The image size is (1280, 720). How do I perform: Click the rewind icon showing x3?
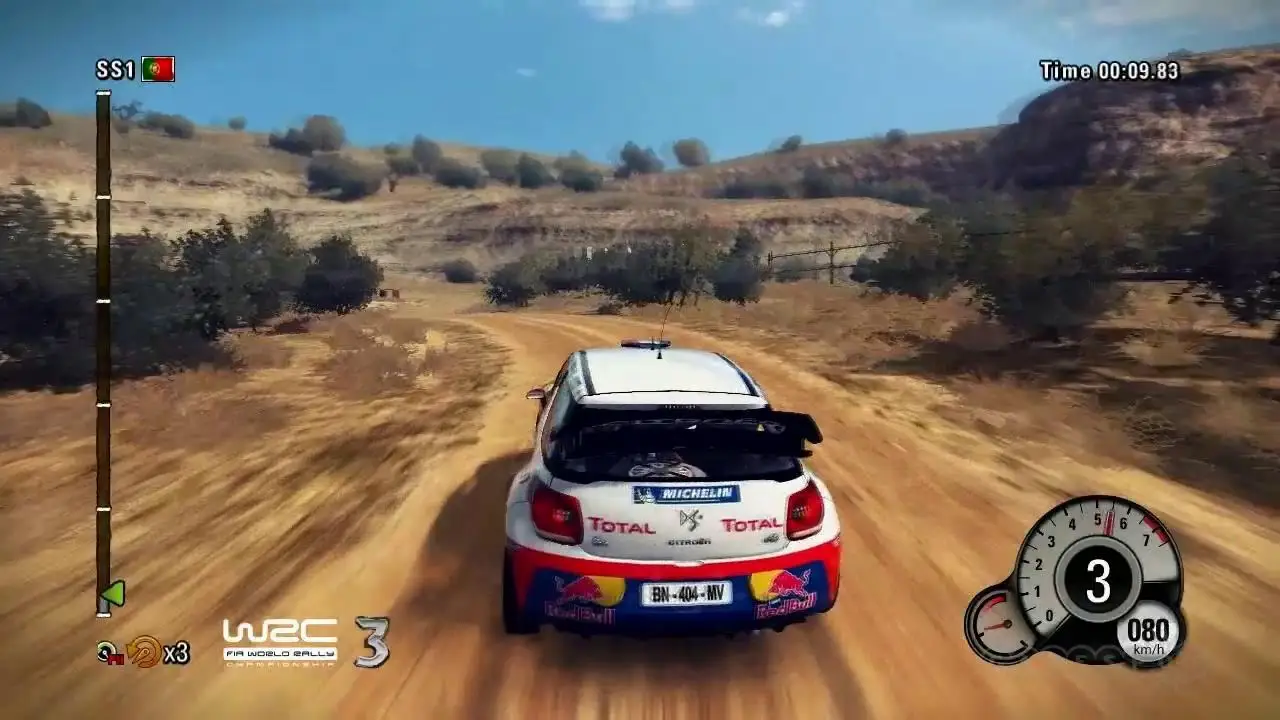(x=144, y=652)
